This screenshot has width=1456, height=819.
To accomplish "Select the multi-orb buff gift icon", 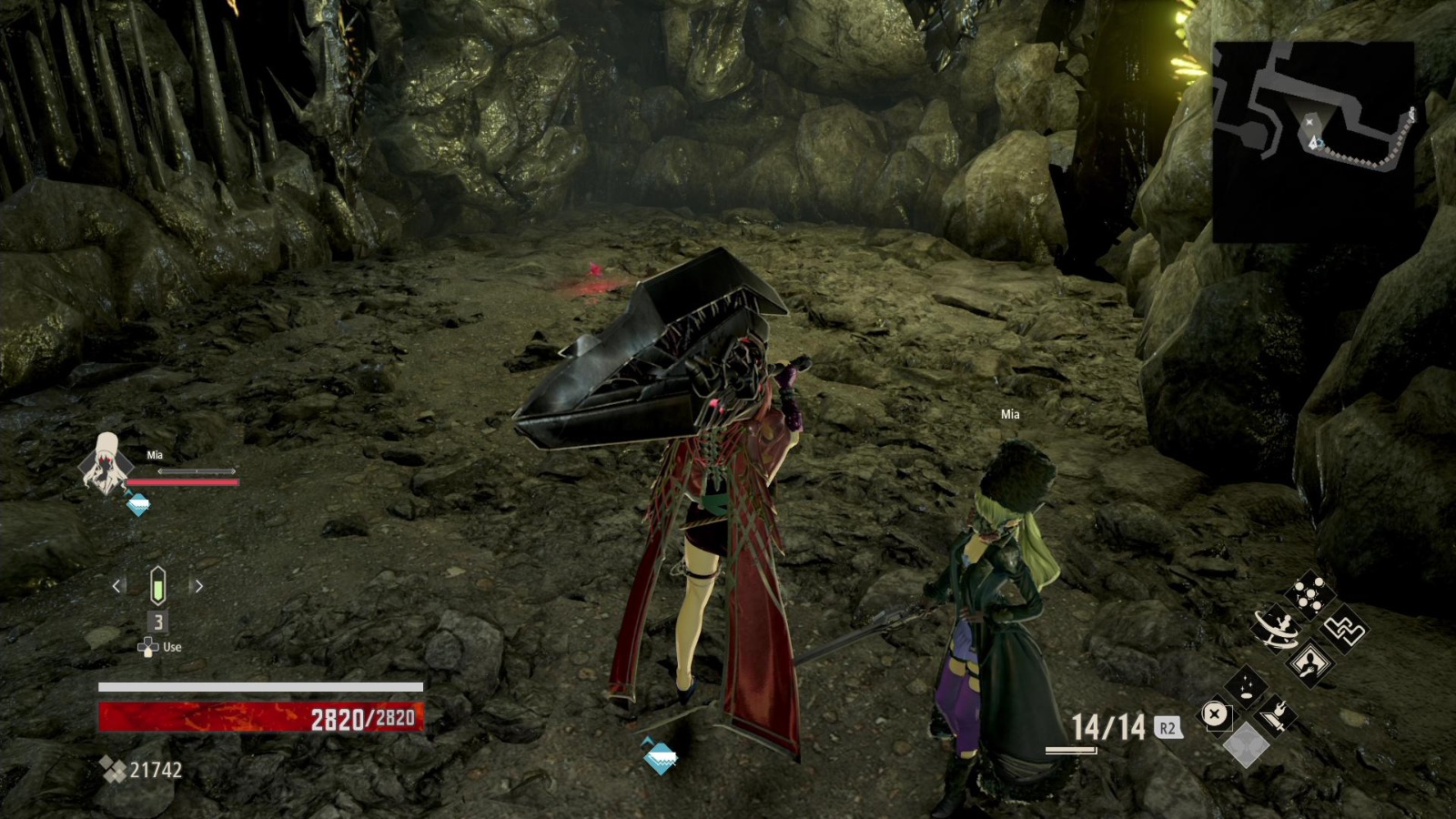I will tap(1309, 593).
